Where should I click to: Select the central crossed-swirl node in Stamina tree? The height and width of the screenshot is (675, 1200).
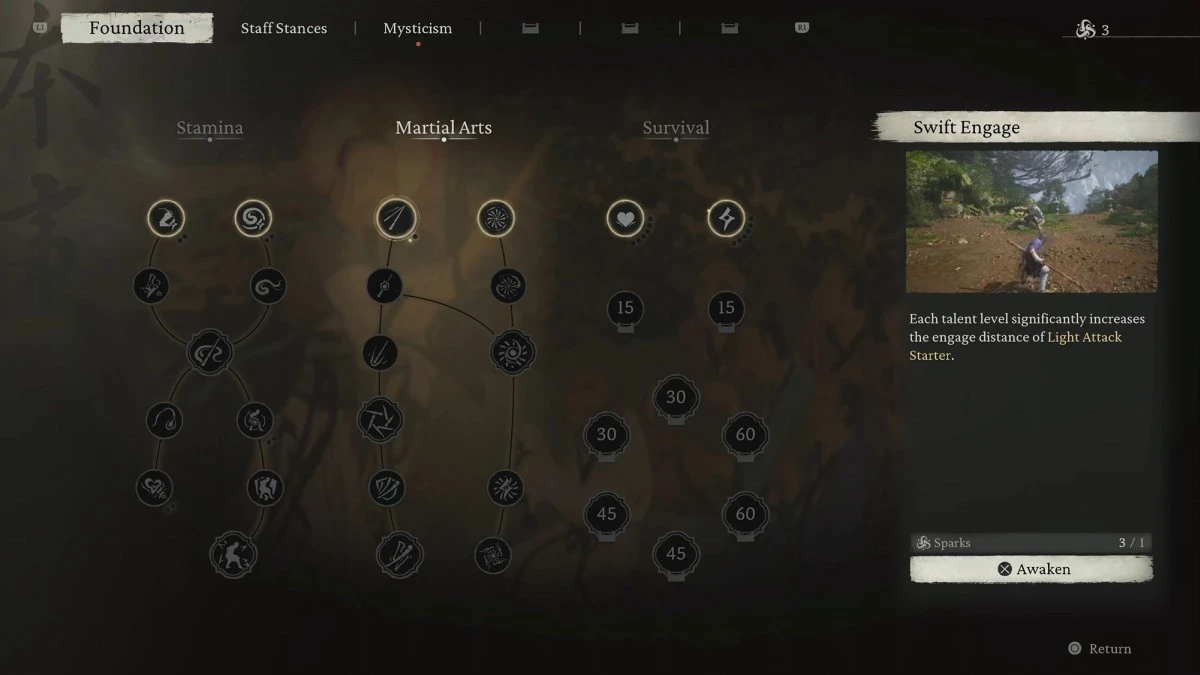pos(210,352)
